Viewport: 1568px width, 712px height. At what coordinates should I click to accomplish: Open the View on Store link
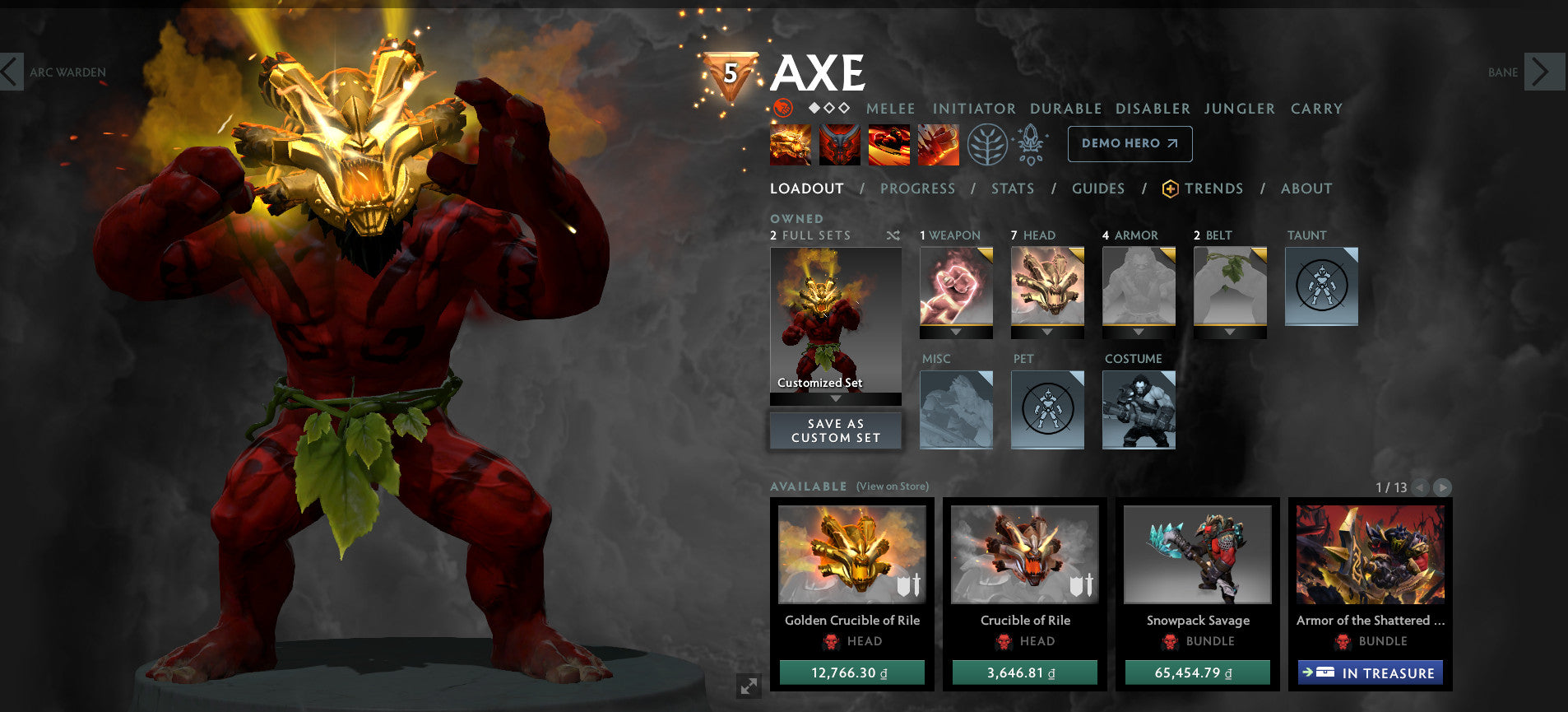(x=891, y=486)
